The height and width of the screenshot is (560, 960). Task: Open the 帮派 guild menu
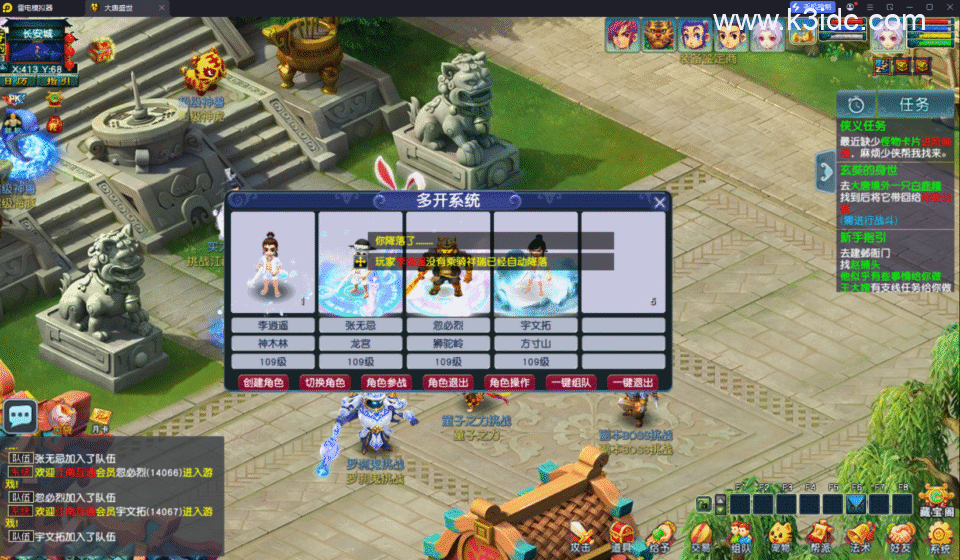click(820, 535)
